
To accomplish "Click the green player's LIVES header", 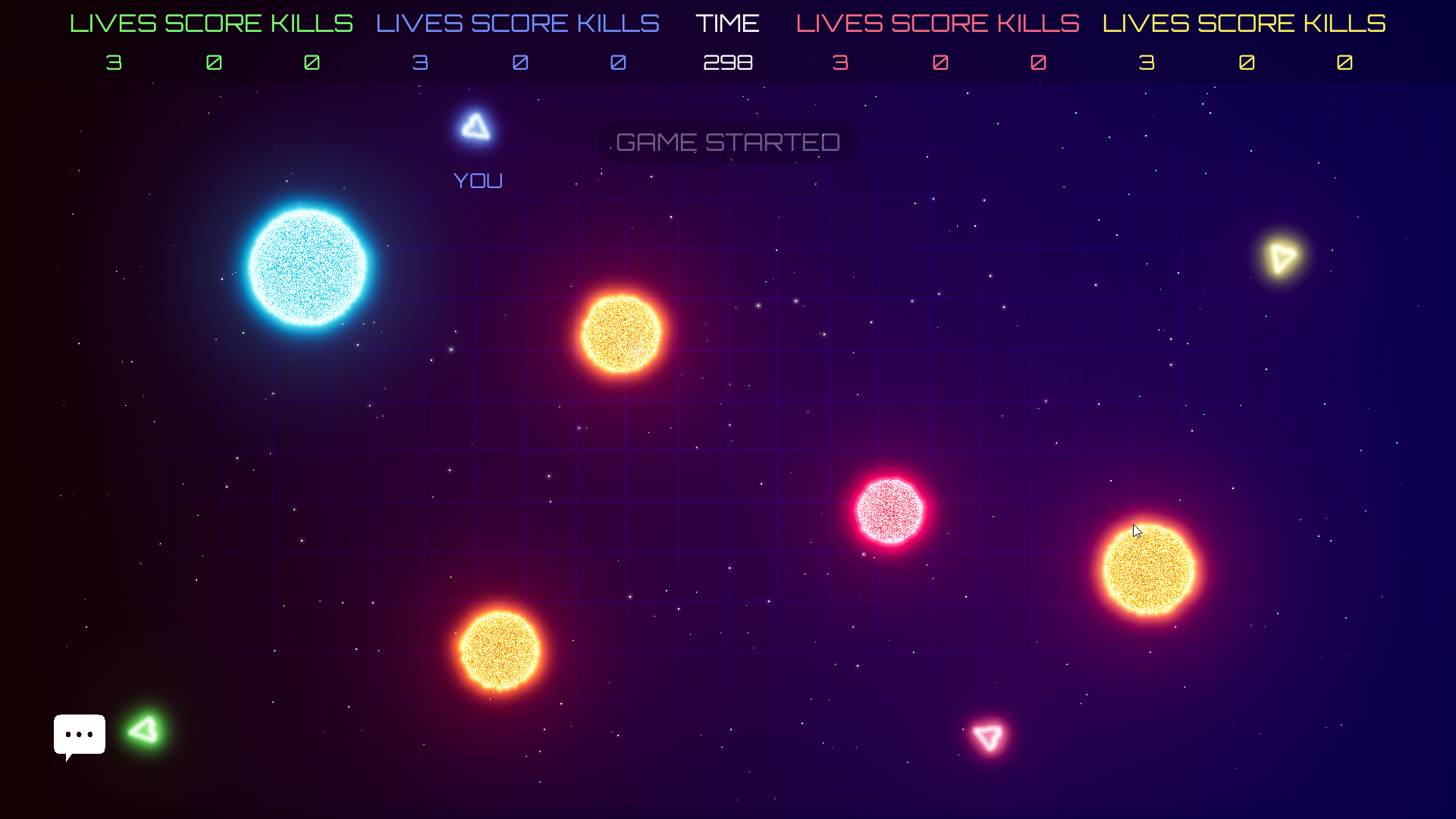I will (x=114, y=23).
